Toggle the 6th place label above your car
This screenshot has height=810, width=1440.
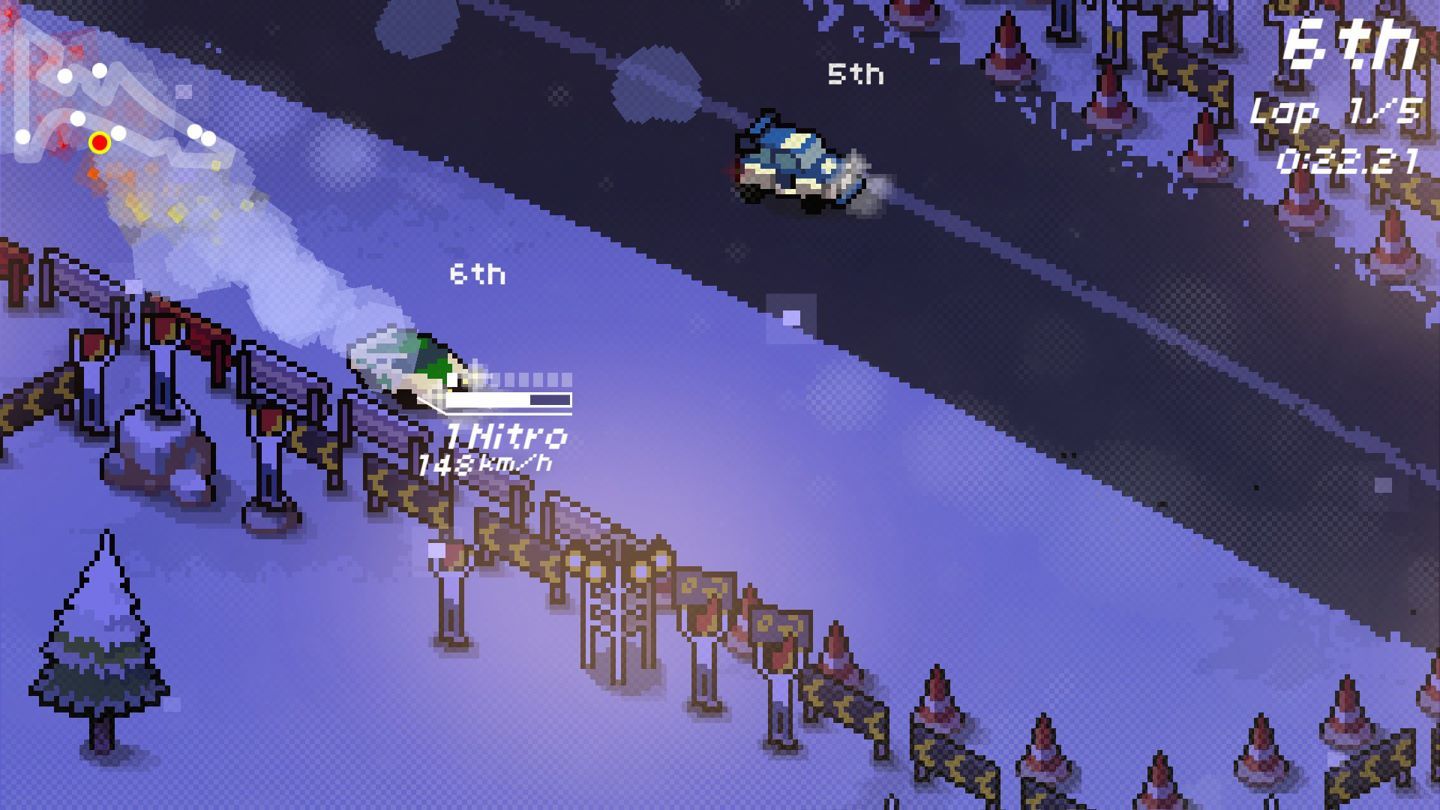[x=478, y=274]
